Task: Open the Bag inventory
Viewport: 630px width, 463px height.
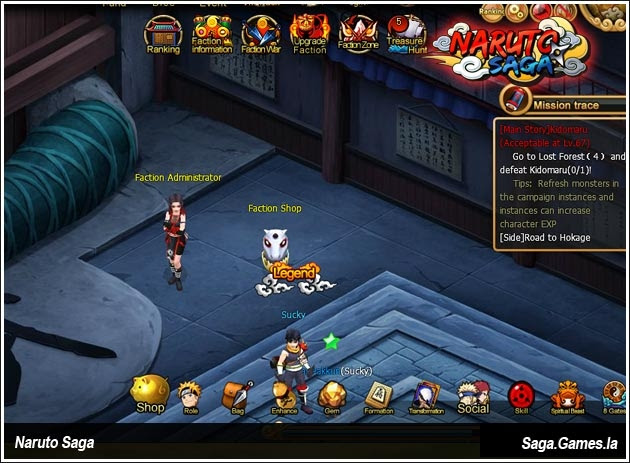Action: 237,395
